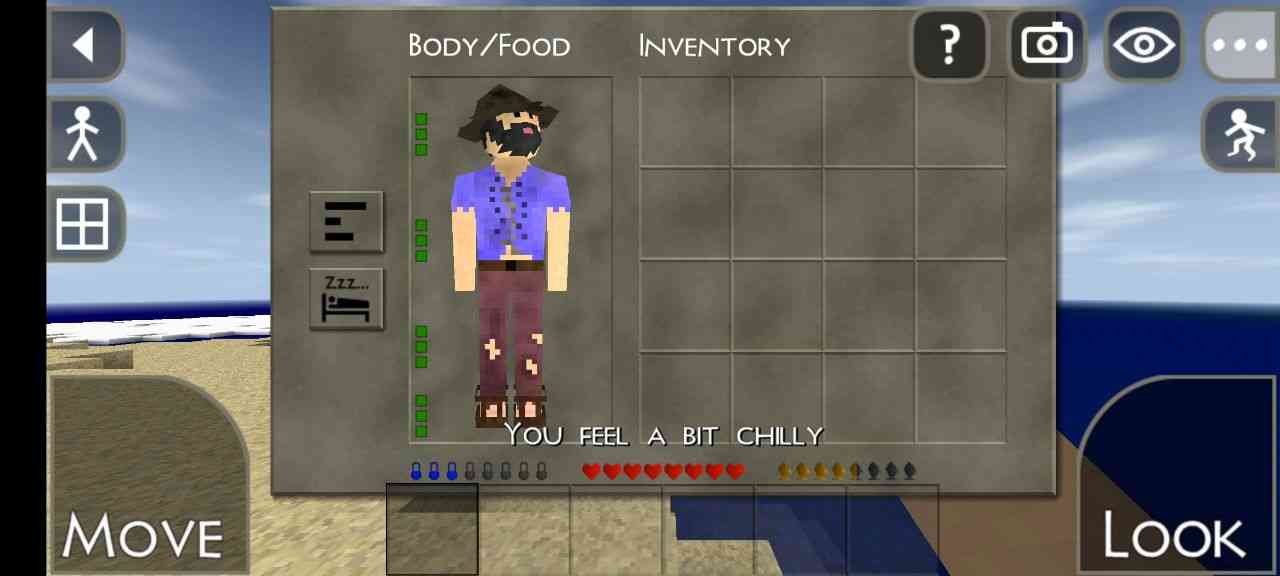The height and width of the screenshot is (576, 1280).
Task: Select the sleep bed button
Action: click(x=346, y=299)
